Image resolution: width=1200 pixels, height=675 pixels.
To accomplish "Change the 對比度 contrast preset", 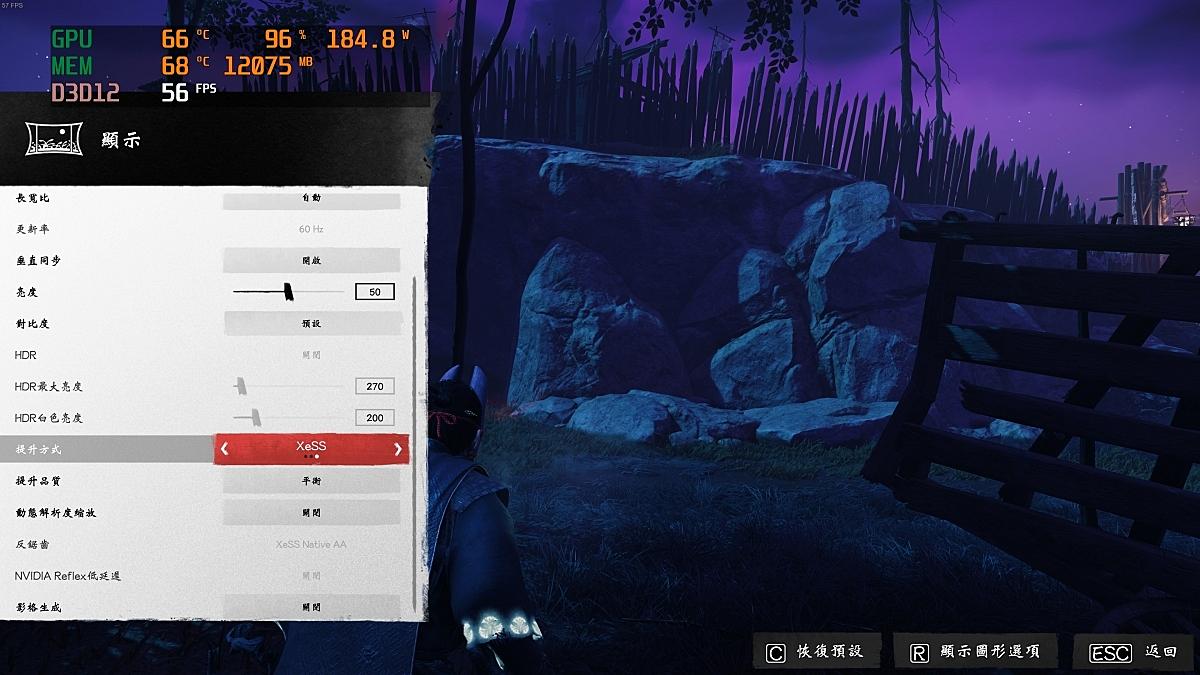I will pyautogui.click(x=311, y=324).
